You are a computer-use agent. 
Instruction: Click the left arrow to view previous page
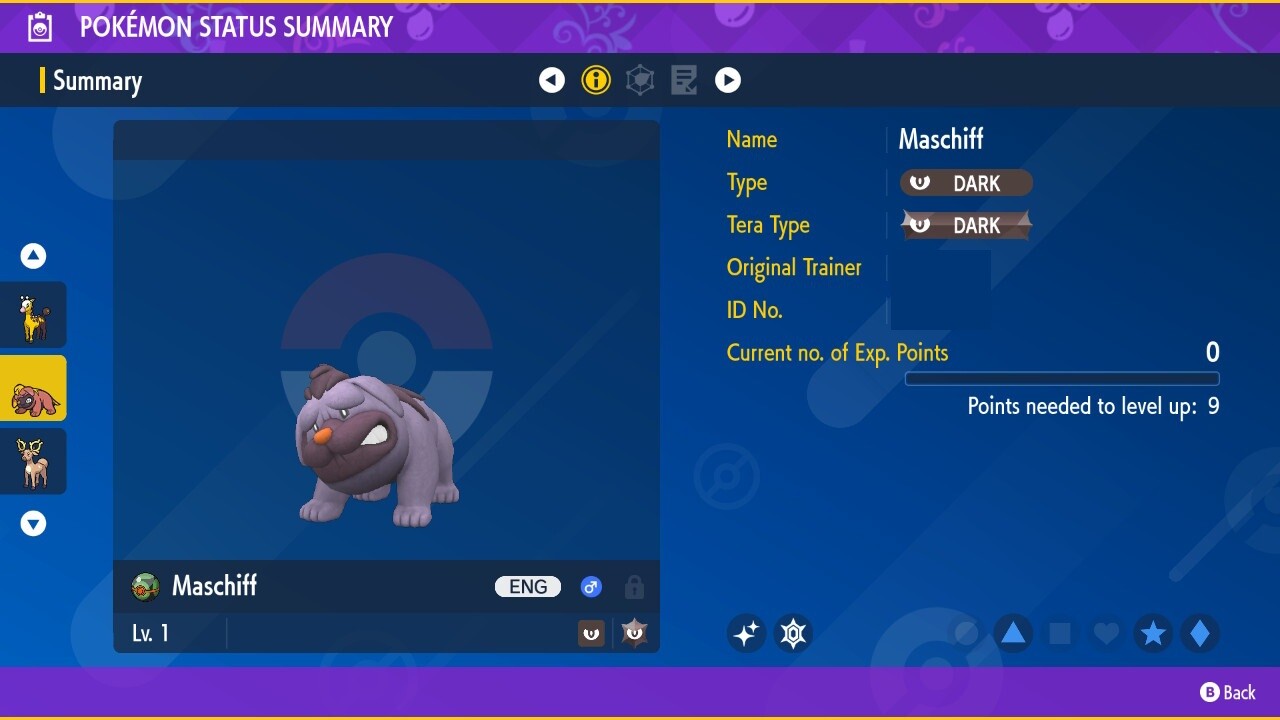[x=552, y=80]
